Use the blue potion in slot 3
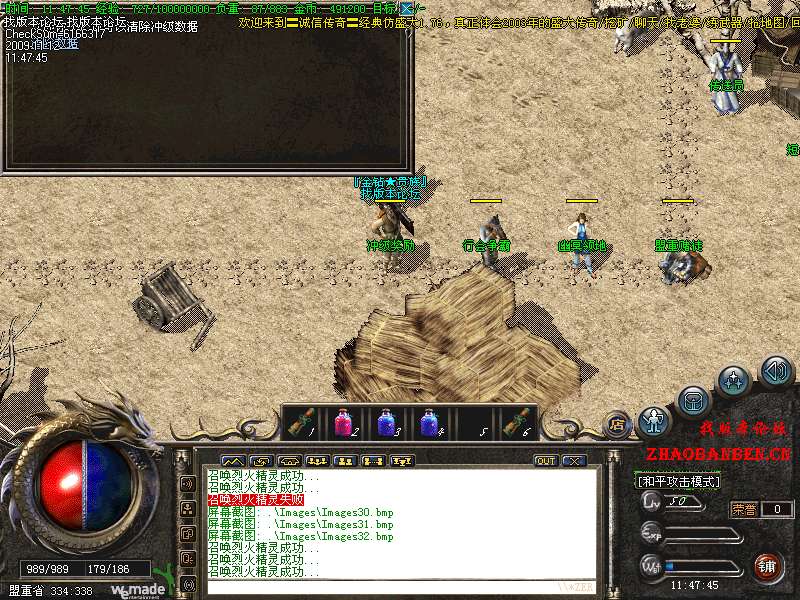Viewport: 800px width, 600px height. [386, 423]
